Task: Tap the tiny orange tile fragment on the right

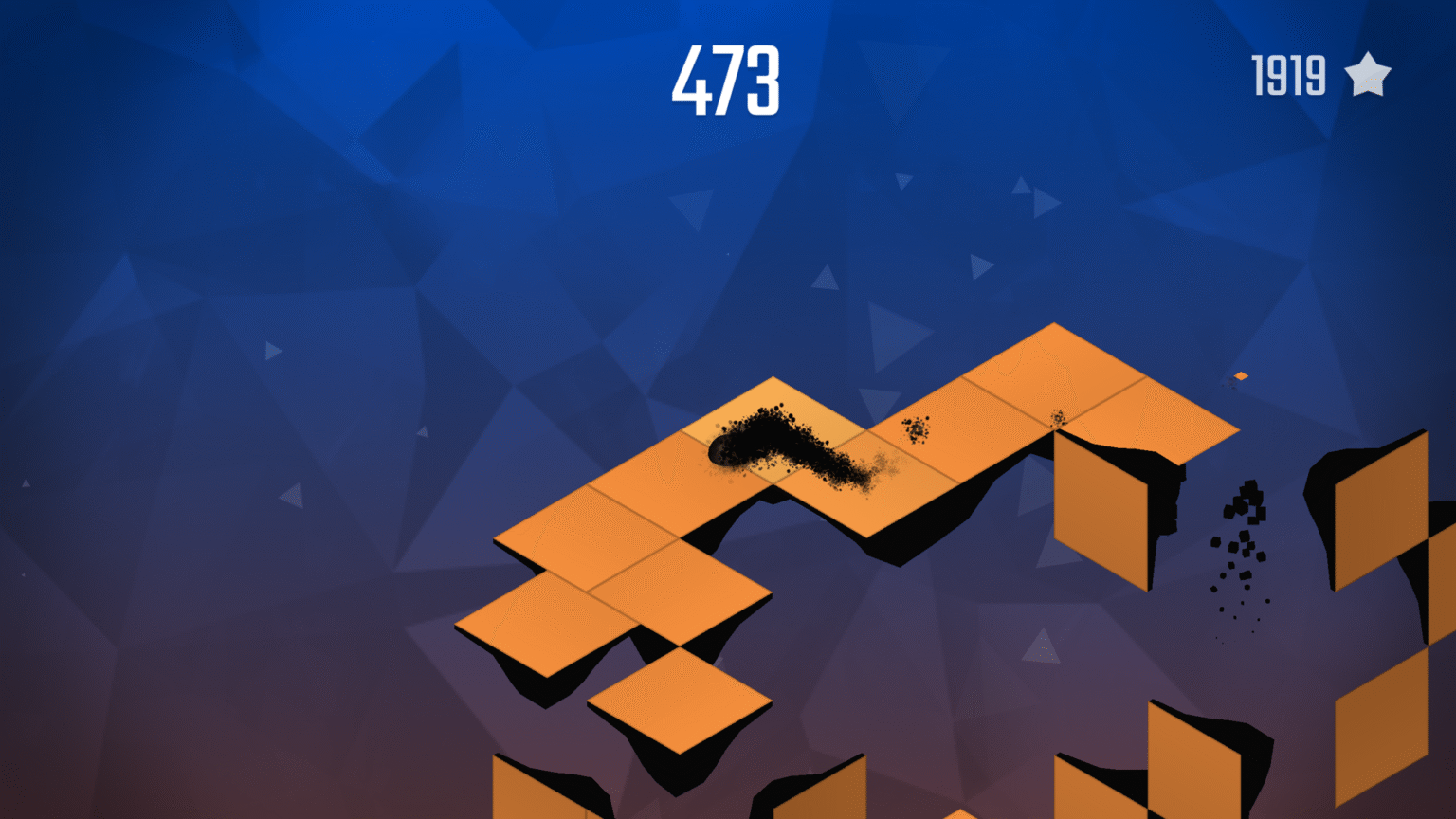Action: 1240,375
